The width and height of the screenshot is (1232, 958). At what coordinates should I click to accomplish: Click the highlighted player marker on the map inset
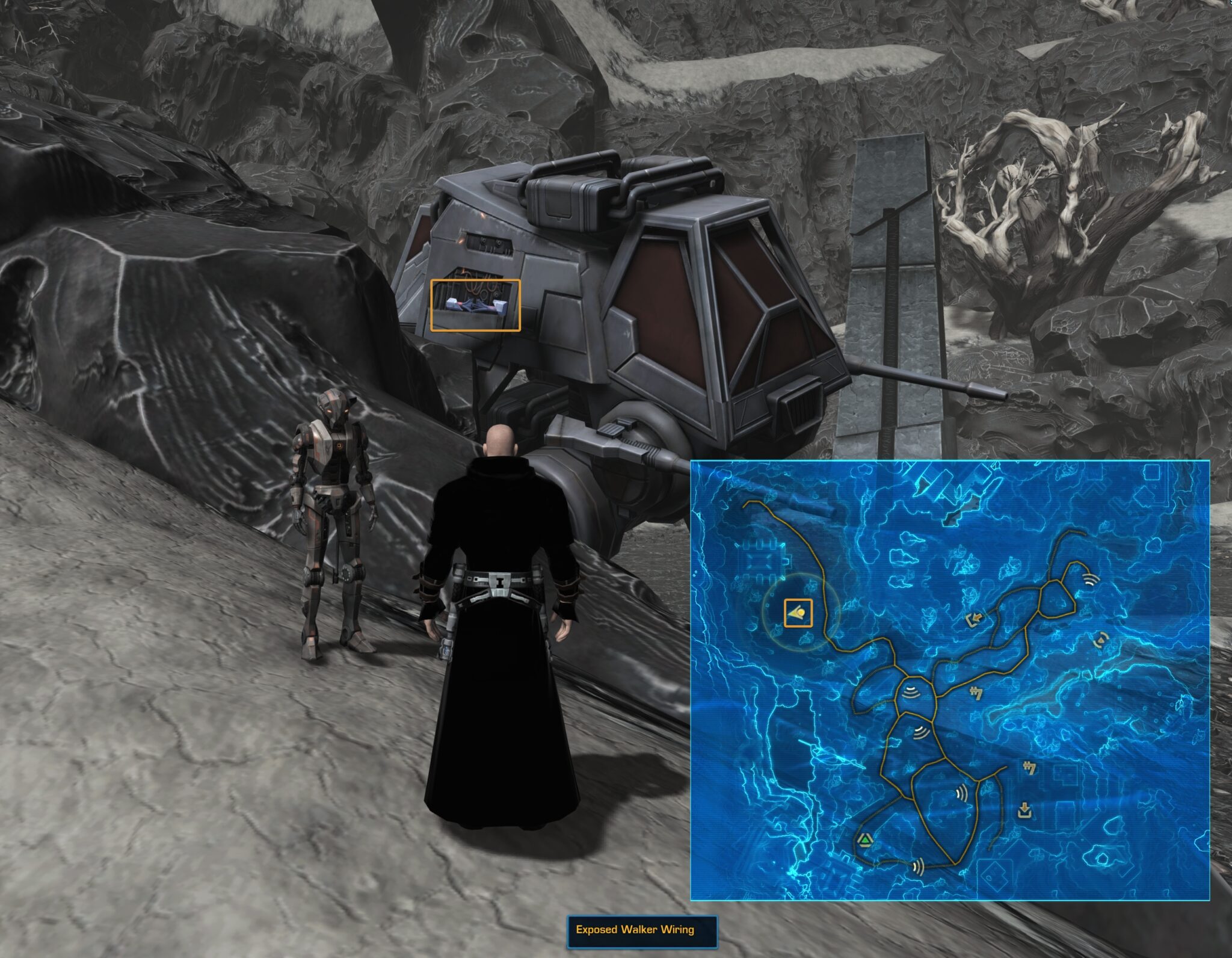[799, 614]
